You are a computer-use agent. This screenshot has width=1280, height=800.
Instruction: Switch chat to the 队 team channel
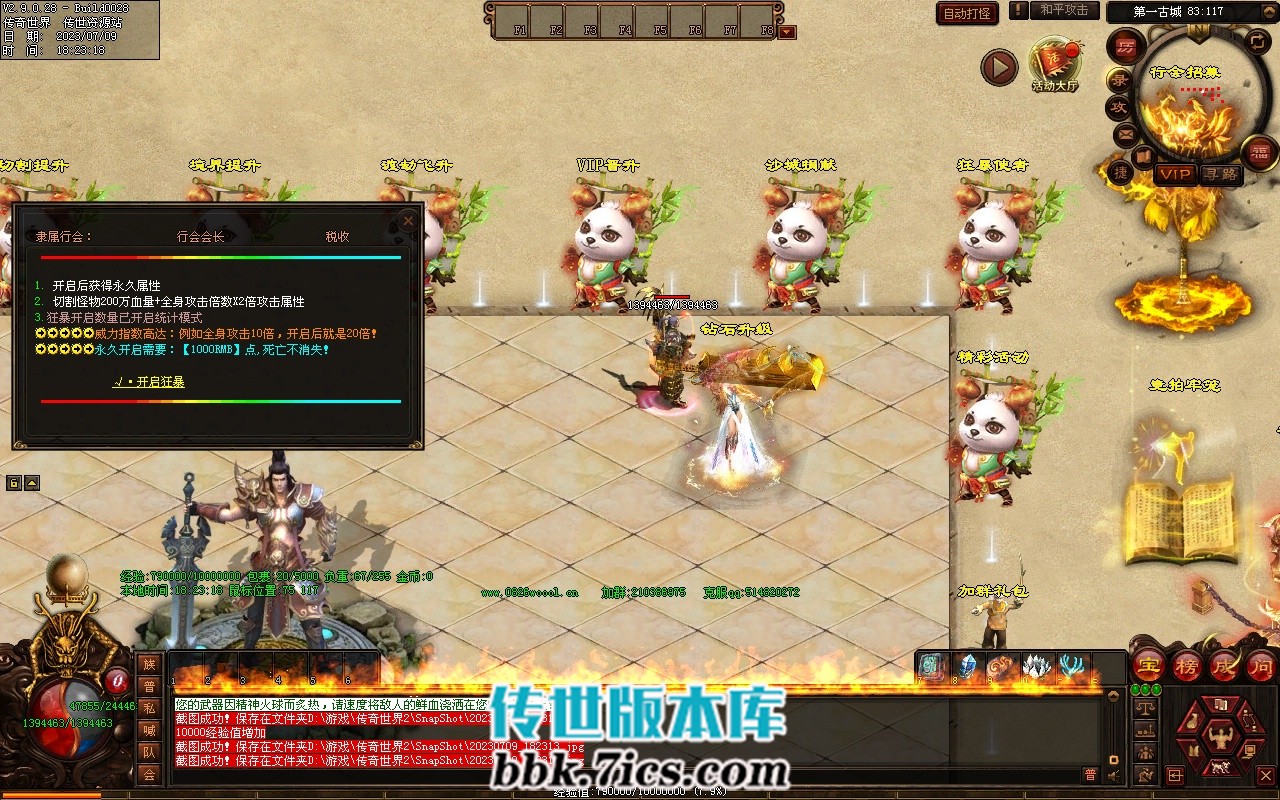pyautogui.click(x=148, y=752)
